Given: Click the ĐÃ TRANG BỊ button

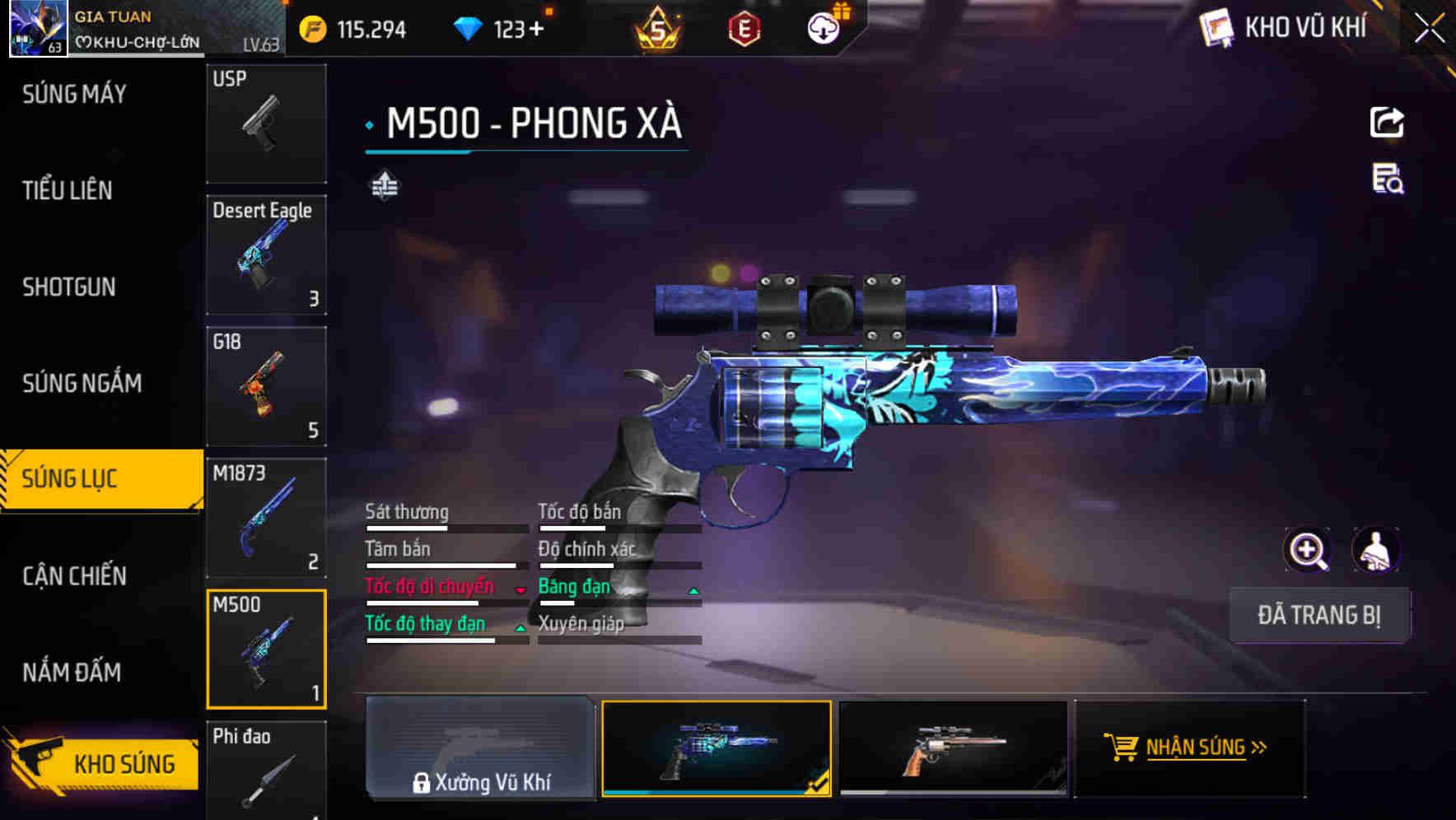Looking at the screenshot, I should point(1319,615).
